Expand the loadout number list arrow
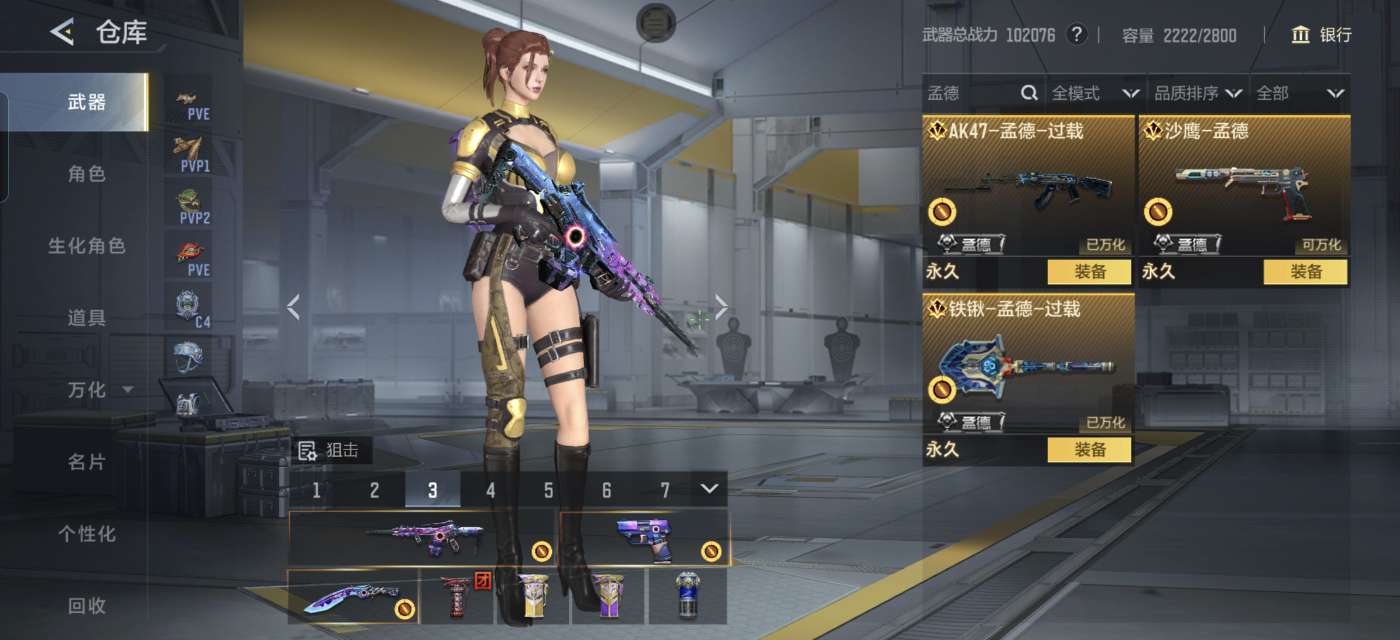This screenshot has width=1400, height=640. tap(709, 489)
